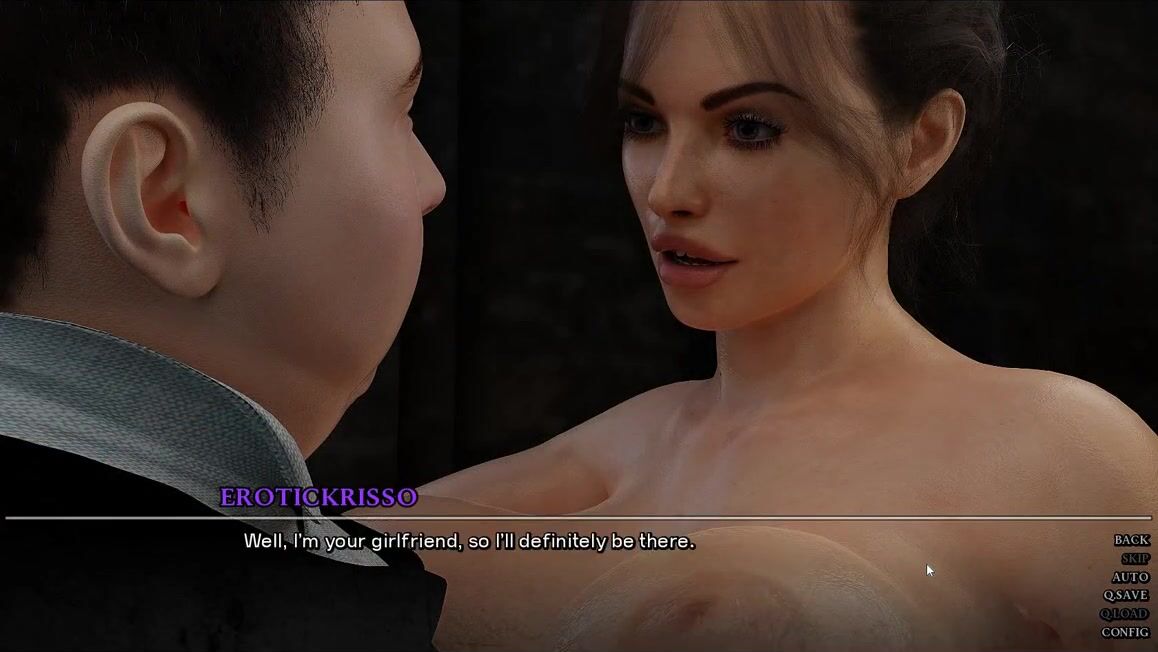The image size is (1158, 652).
Task: Open the CONFIG menu
Action: point(1125,632)
